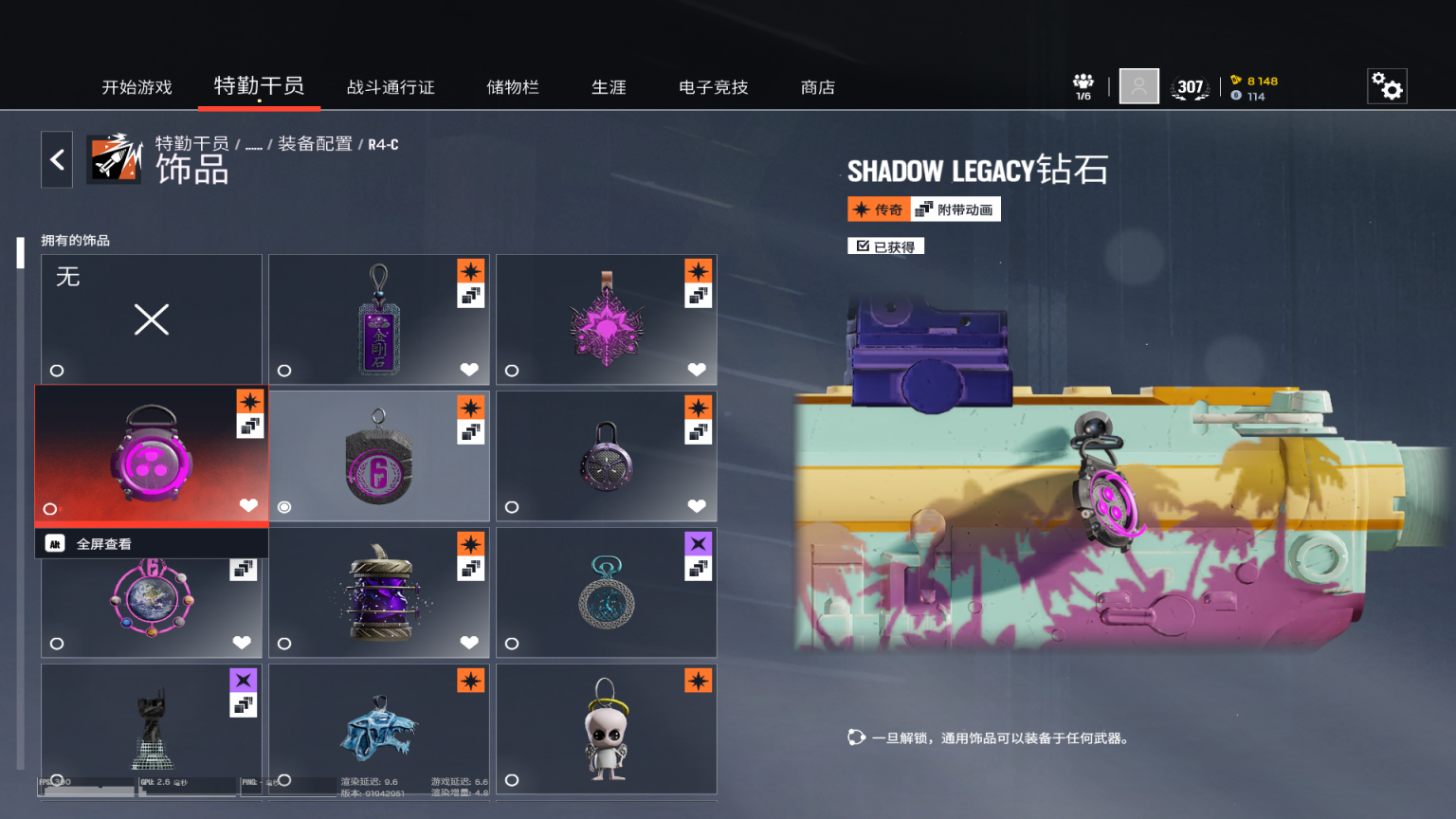Switch to the 电子竞技 tab

click(x=714, y=87)
